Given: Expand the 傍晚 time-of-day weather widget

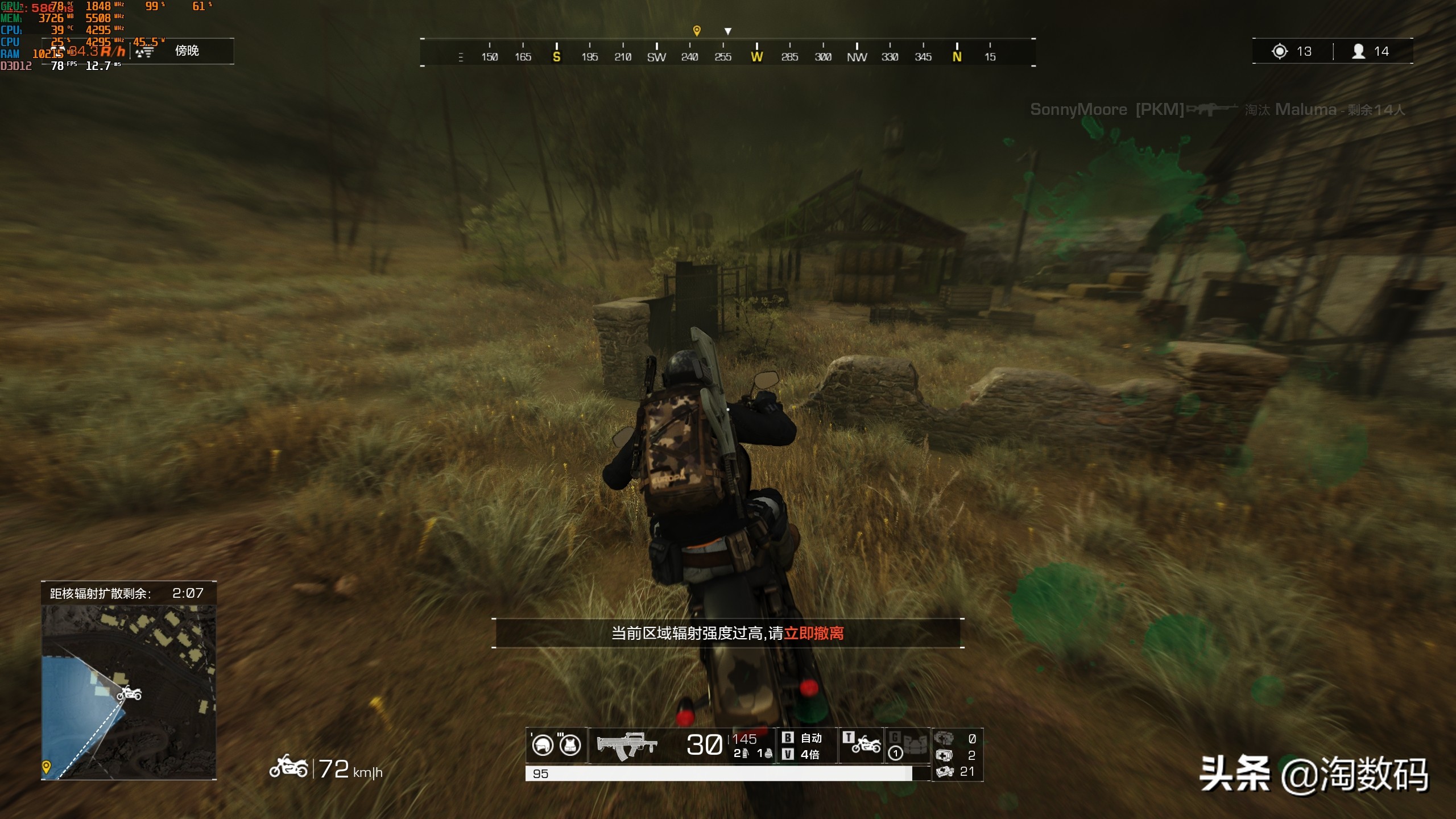Looking at the screenshot, I should pos(188,51).
